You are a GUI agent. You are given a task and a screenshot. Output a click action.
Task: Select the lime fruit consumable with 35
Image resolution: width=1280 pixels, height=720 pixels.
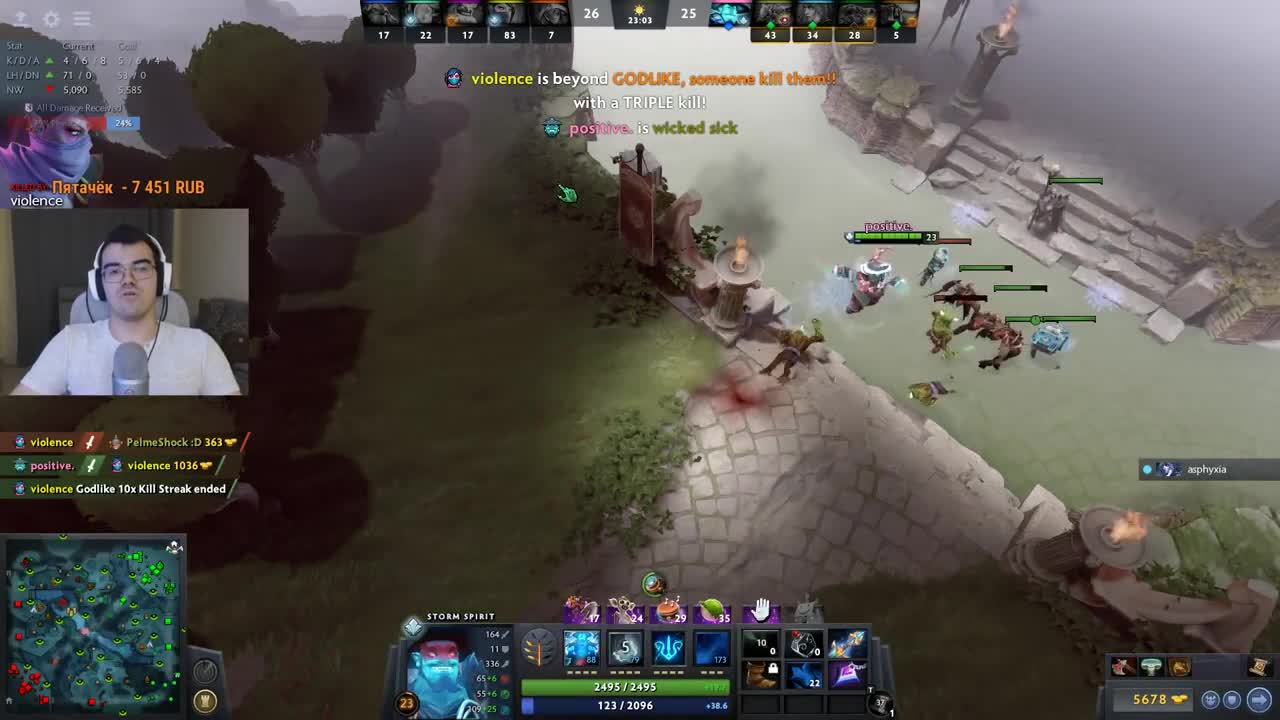click(x=713, y=609)
